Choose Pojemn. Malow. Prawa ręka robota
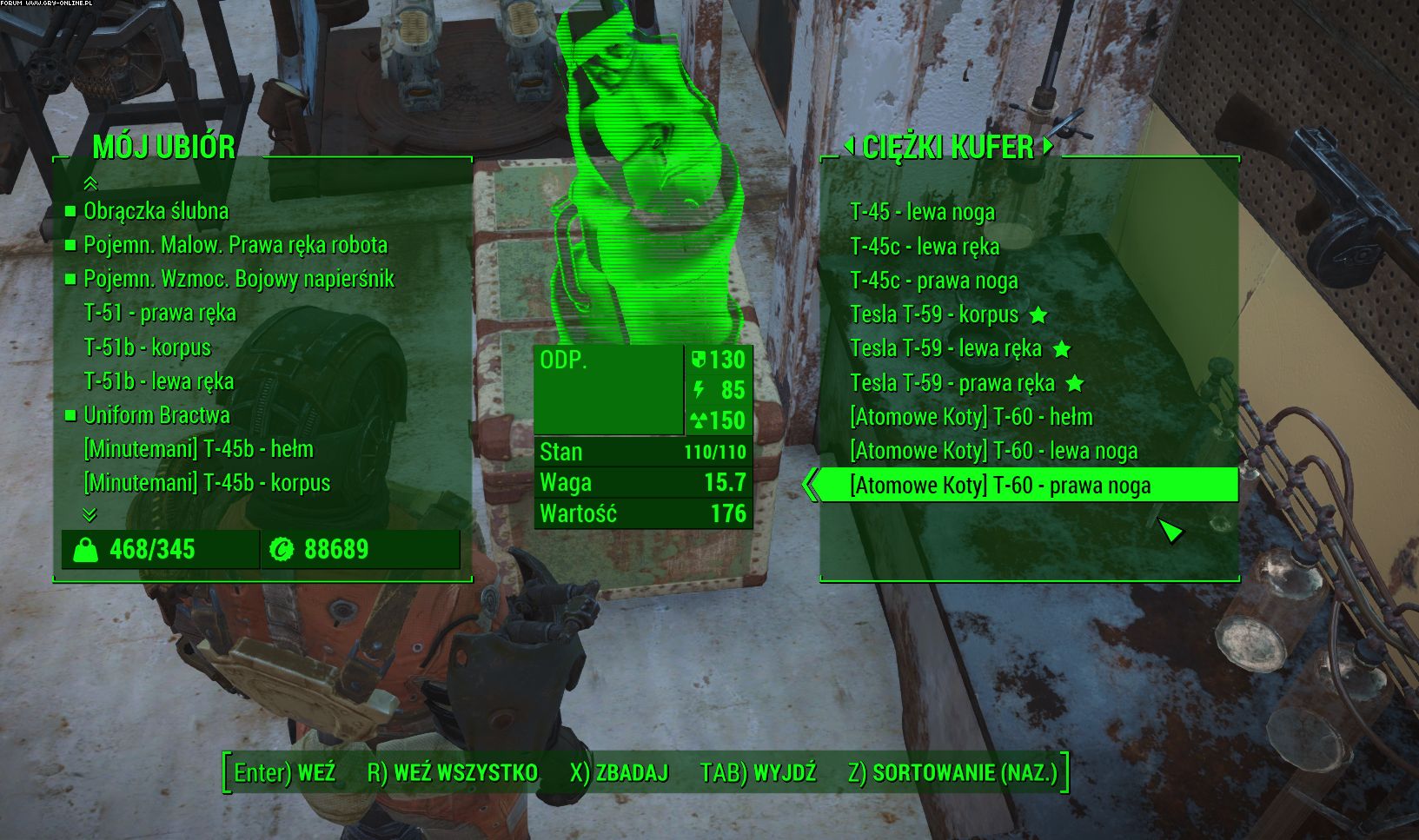1419x840 pixels. click(235, 245)
